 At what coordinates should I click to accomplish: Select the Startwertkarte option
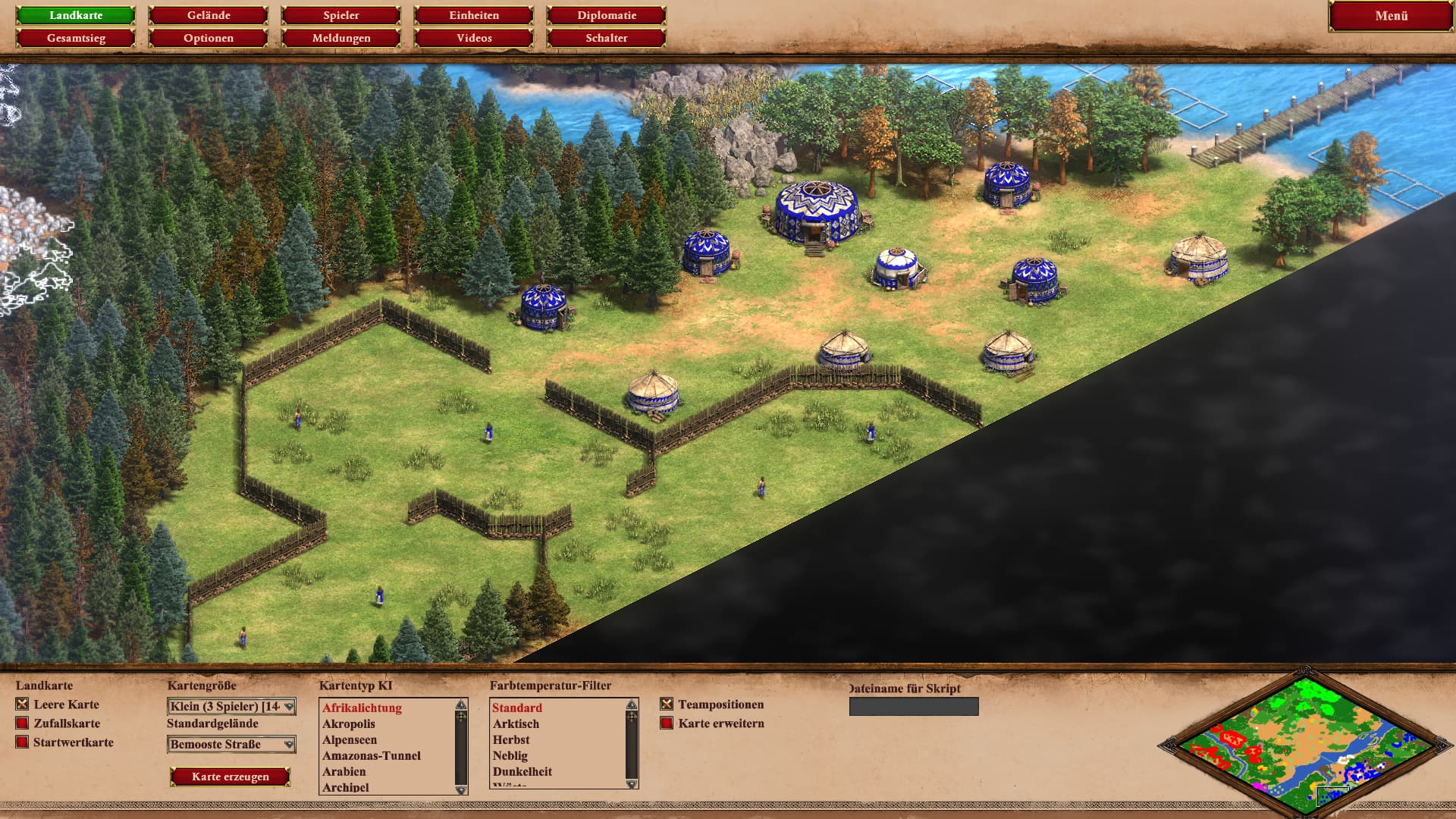click(x=23, y=742)
